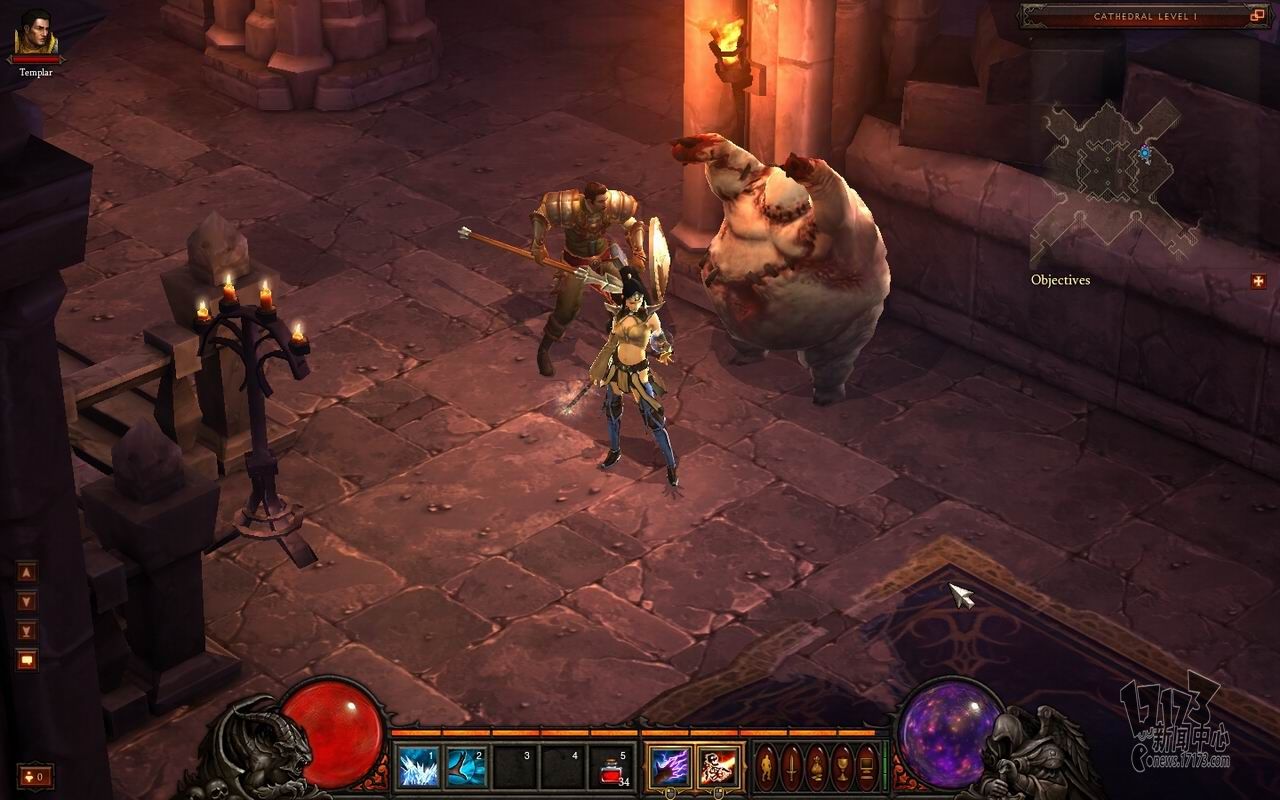Click the chat down arrow button
Image resolution: width=1280 pixels, height=800 pixels.
point(27,602)
